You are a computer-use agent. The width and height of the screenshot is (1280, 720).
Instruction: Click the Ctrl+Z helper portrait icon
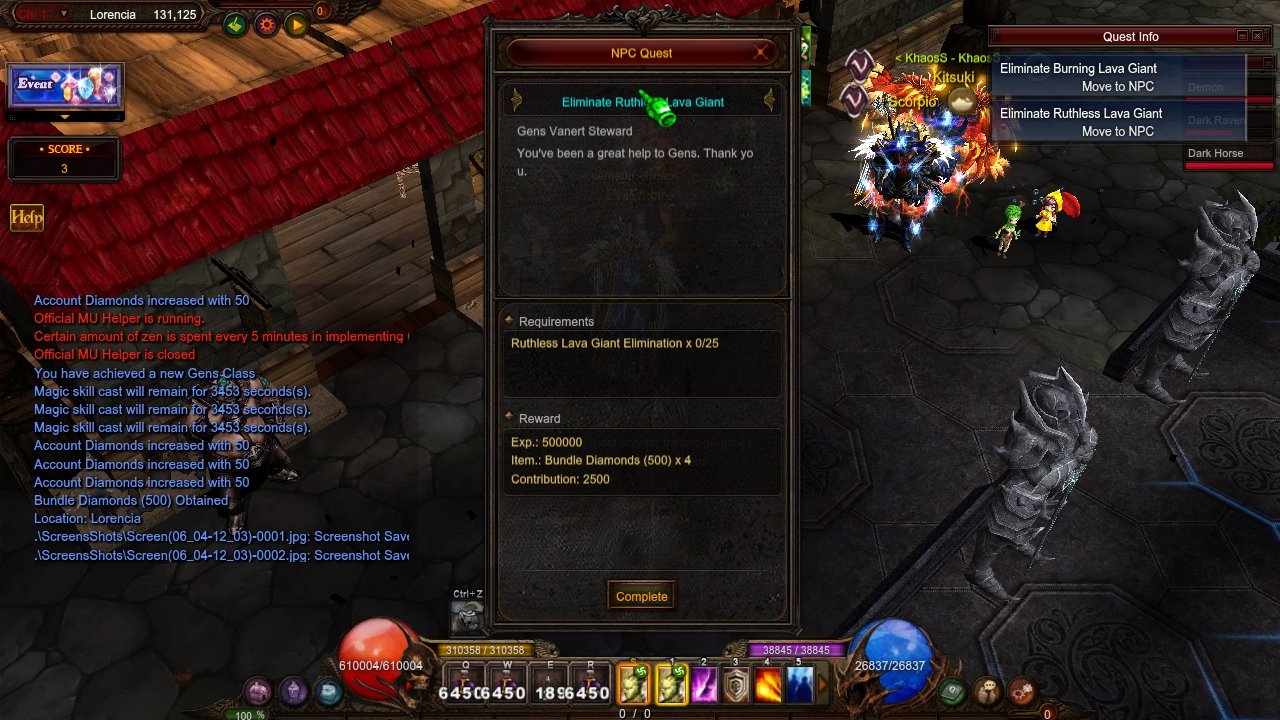point(467,617)
